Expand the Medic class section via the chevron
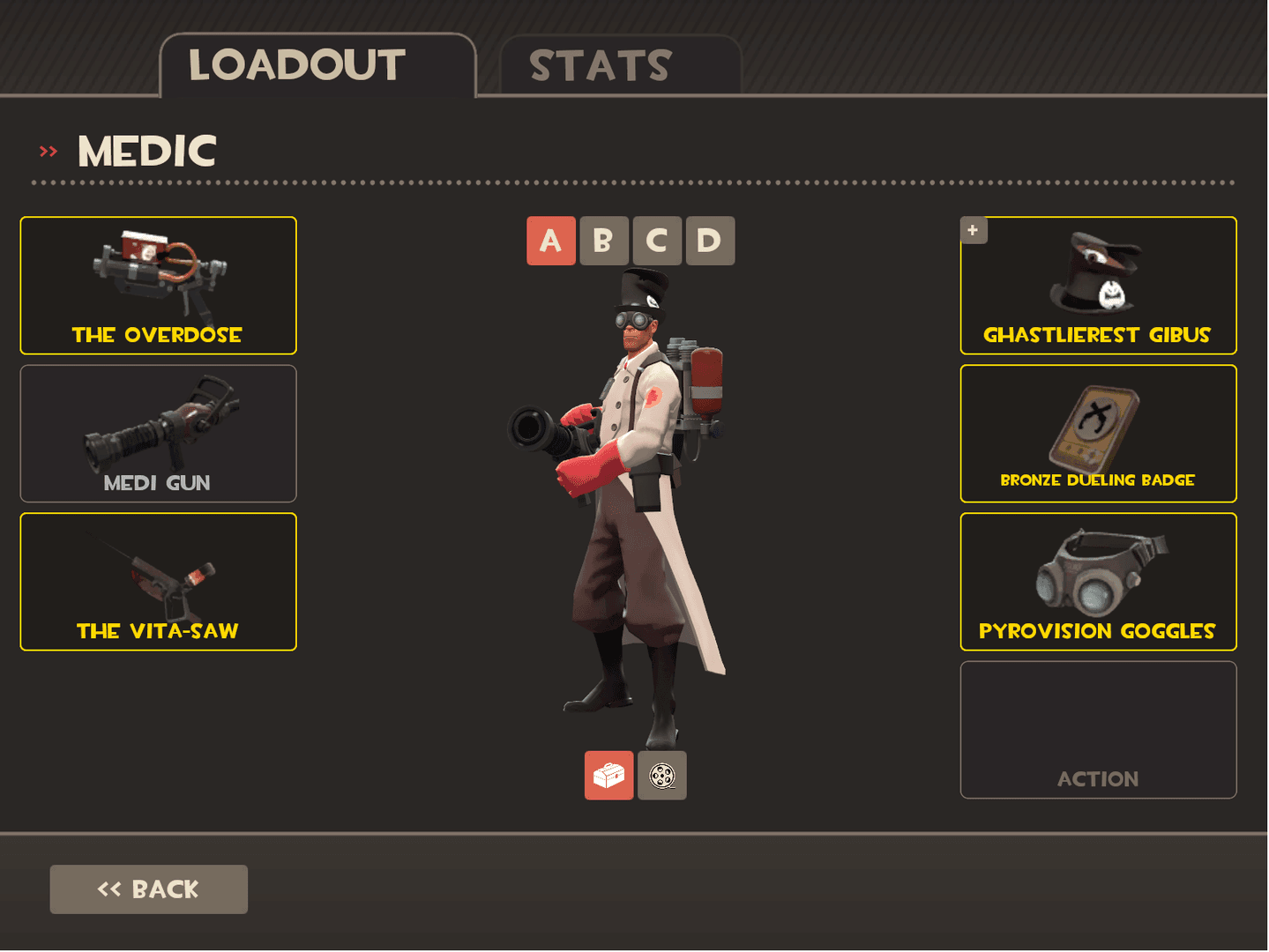The width and height of the screenshot is (1269, 952). 47,150
